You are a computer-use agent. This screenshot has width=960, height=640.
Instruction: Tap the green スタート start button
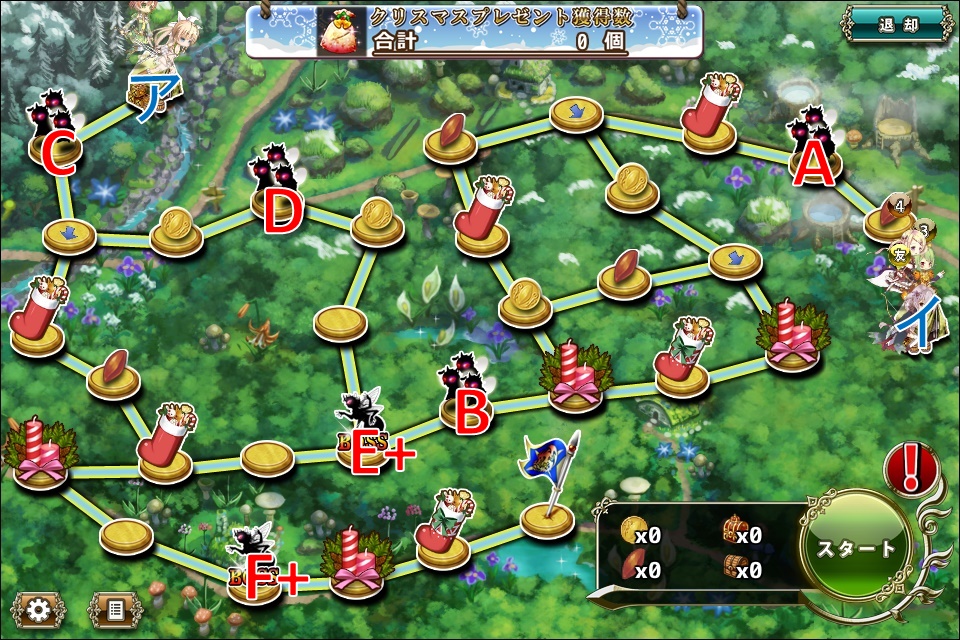[856, 548]
